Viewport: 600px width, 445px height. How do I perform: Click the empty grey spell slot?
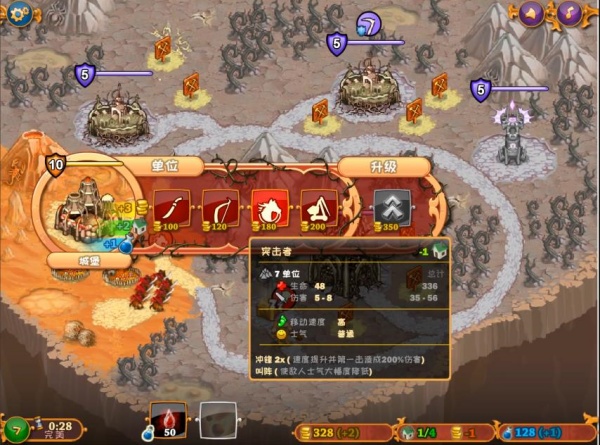click(217, 420)
